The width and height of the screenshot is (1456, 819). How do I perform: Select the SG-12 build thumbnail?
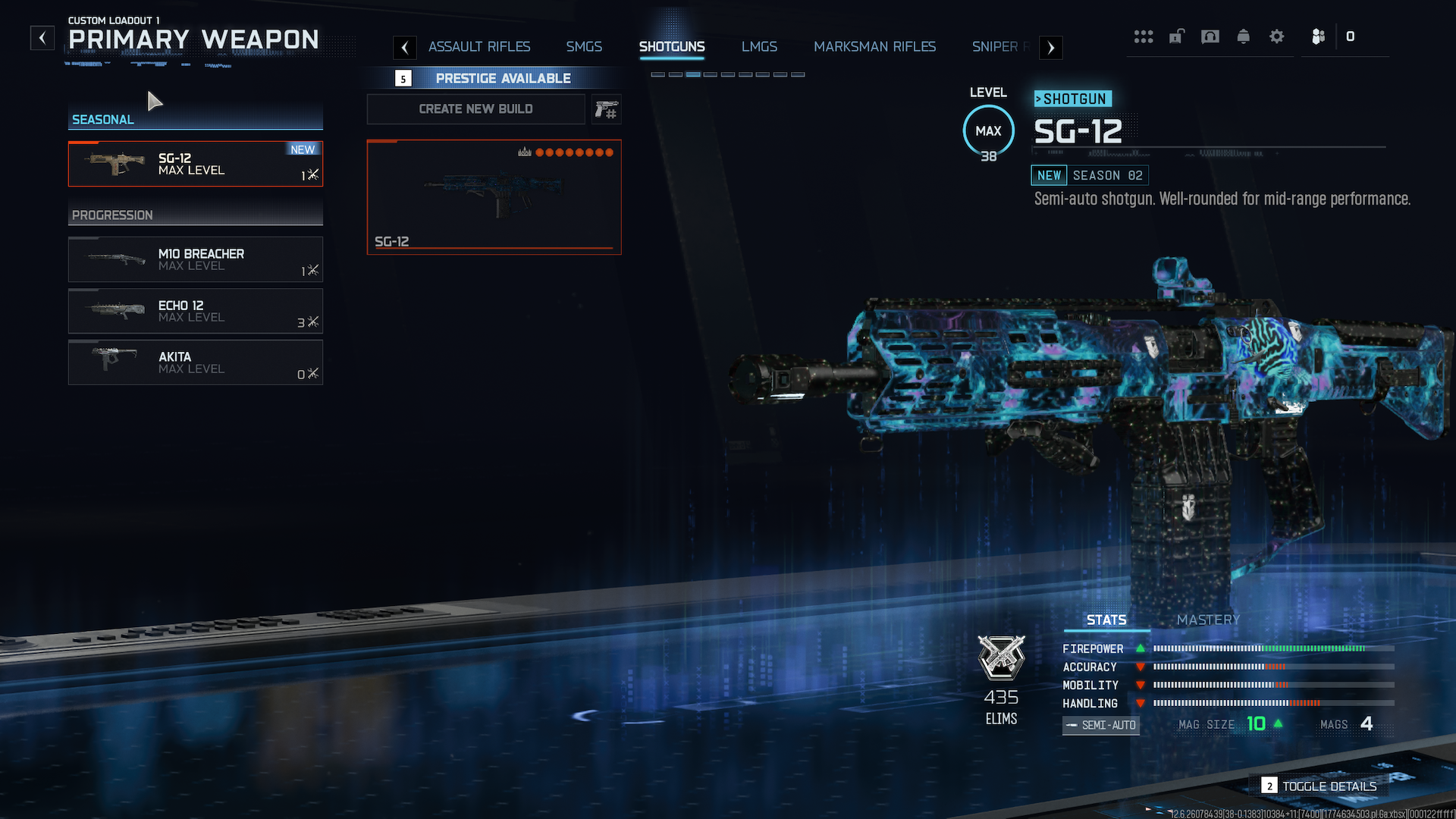(494, 197)
